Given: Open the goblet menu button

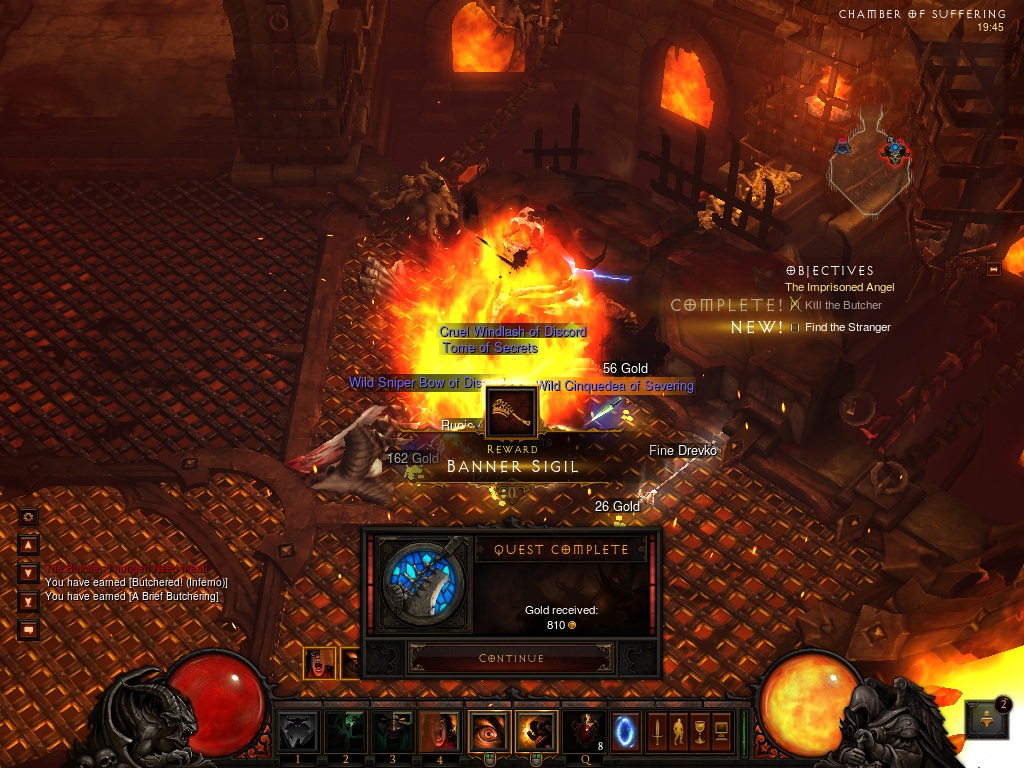Looking at the screenshot, I should [700, 732].
